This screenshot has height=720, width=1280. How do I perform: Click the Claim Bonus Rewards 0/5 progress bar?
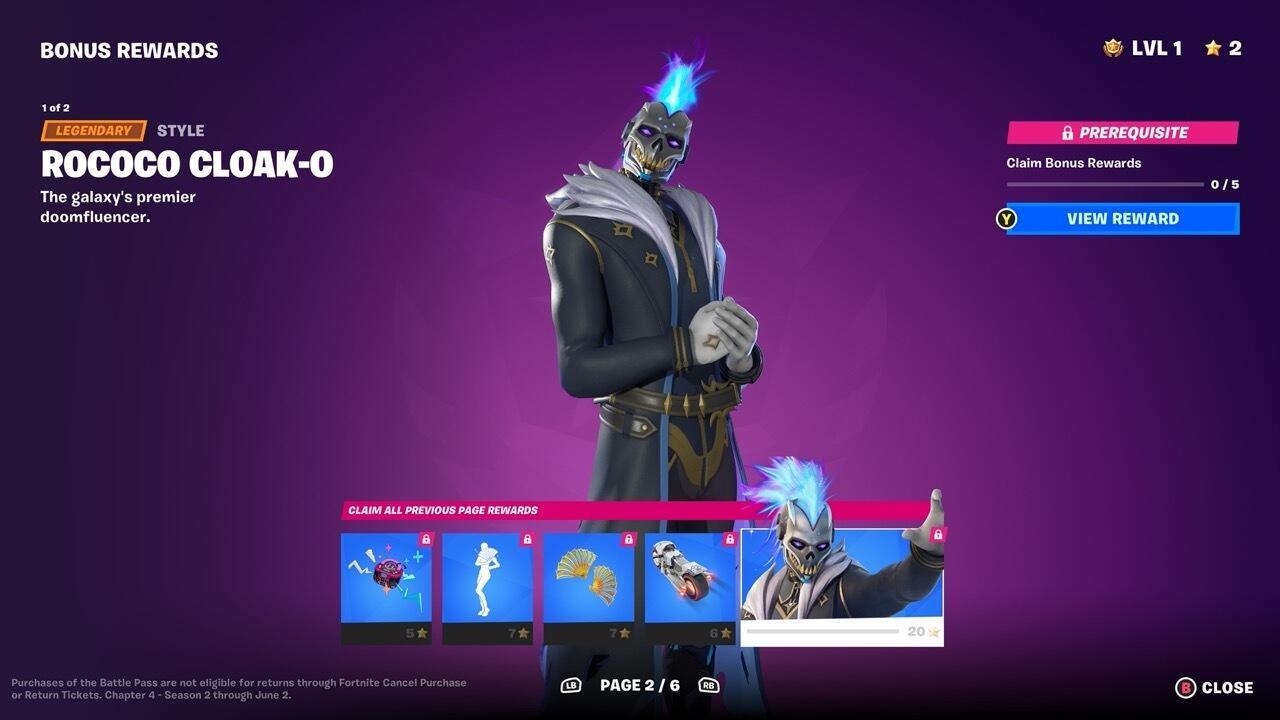(x=1103, y=182)
